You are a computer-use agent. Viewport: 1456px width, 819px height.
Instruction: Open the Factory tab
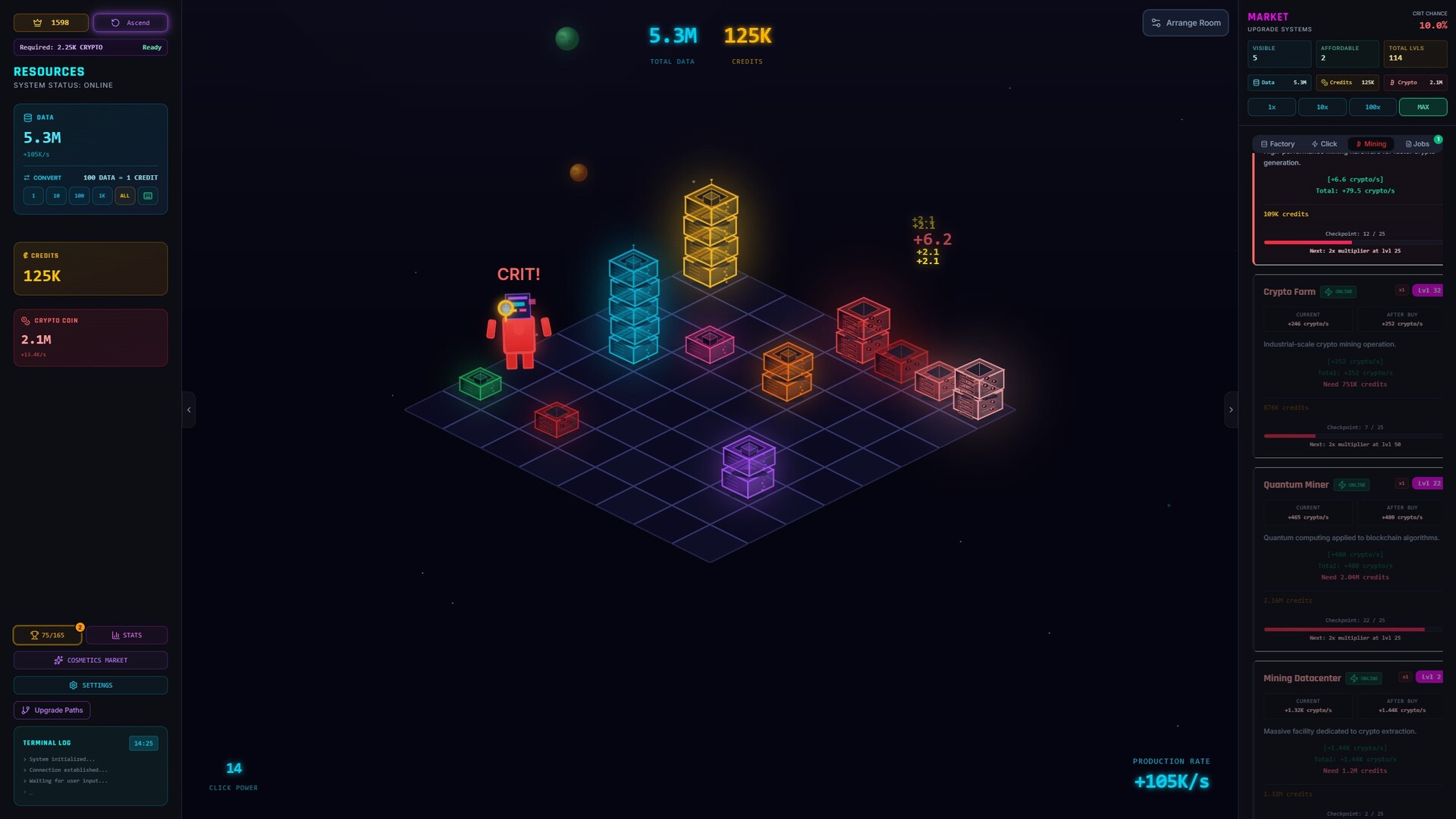point(1278,143)
